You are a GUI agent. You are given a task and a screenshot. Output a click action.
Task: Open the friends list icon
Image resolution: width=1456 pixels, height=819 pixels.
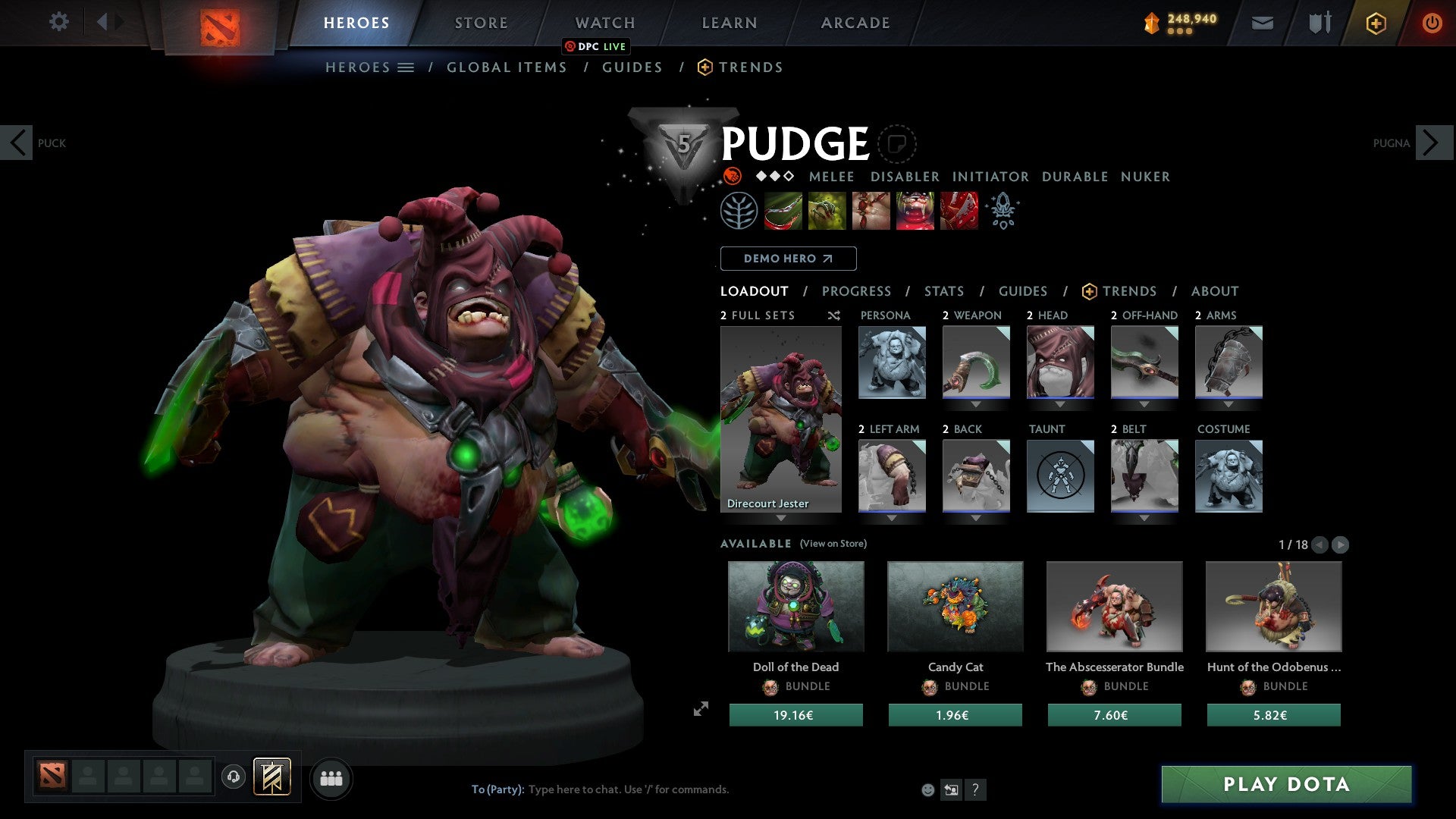tap(330, 777)
